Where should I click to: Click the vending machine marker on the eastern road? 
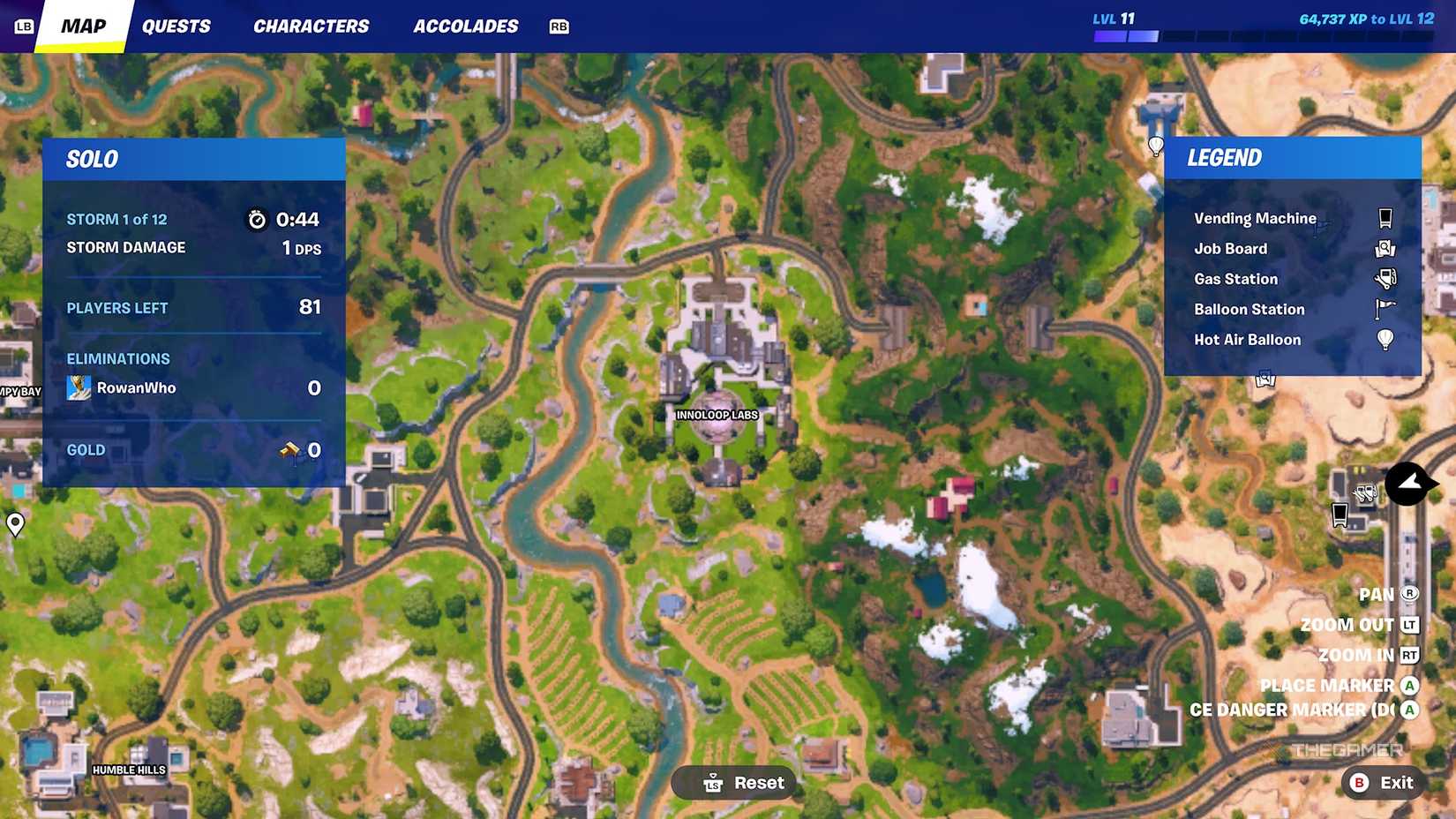(x=1340, y=514)
